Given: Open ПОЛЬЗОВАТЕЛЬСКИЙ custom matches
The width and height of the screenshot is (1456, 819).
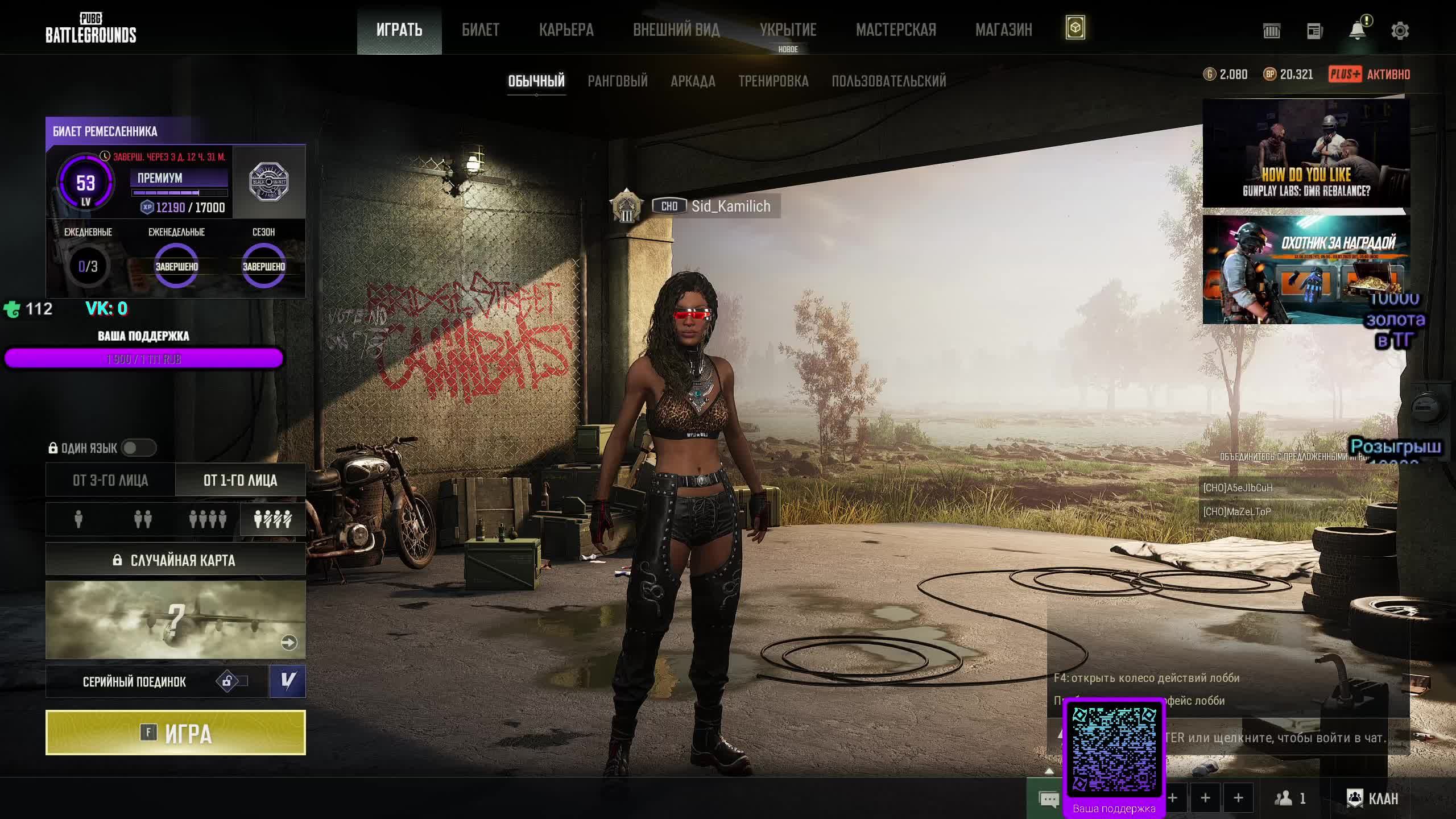Looking at the screenshot, I should (x=889, y=81).
